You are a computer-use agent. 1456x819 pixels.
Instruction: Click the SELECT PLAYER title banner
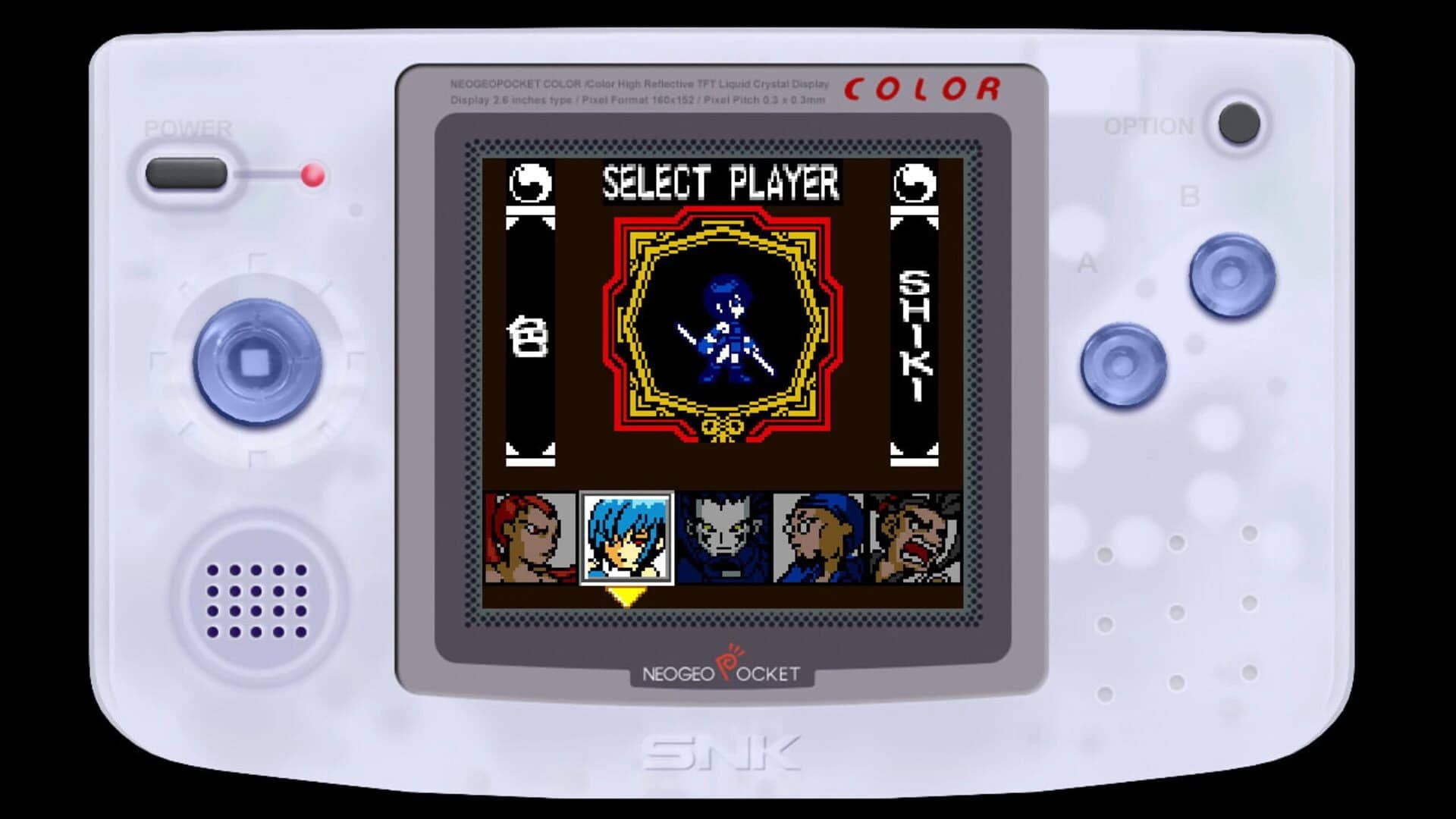pyautogui.click(x=719, y=182)
